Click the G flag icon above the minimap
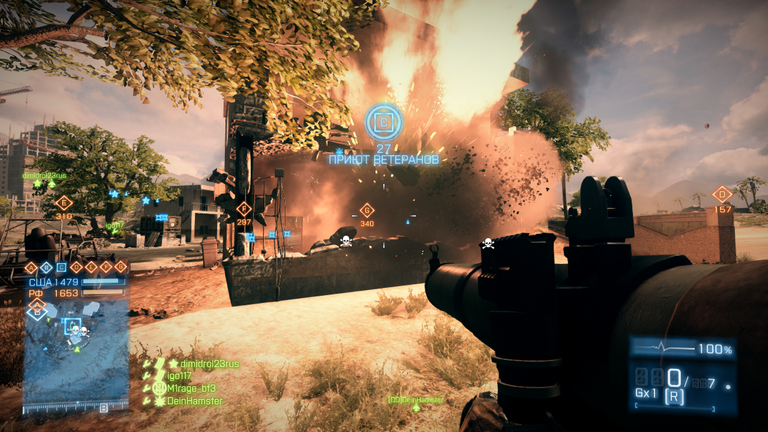 (121, 267)
